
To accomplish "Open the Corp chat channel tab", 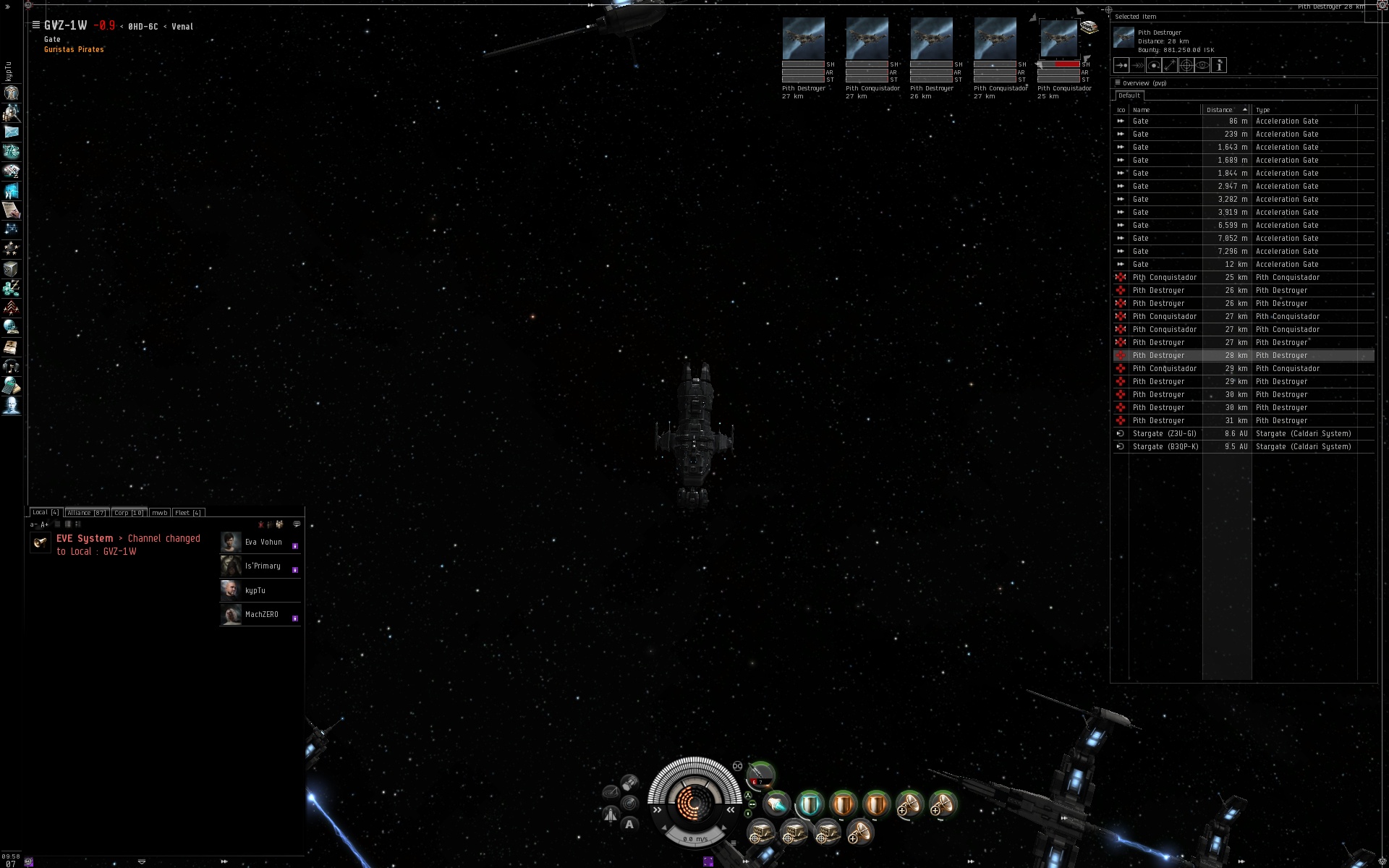I will 129,512.
